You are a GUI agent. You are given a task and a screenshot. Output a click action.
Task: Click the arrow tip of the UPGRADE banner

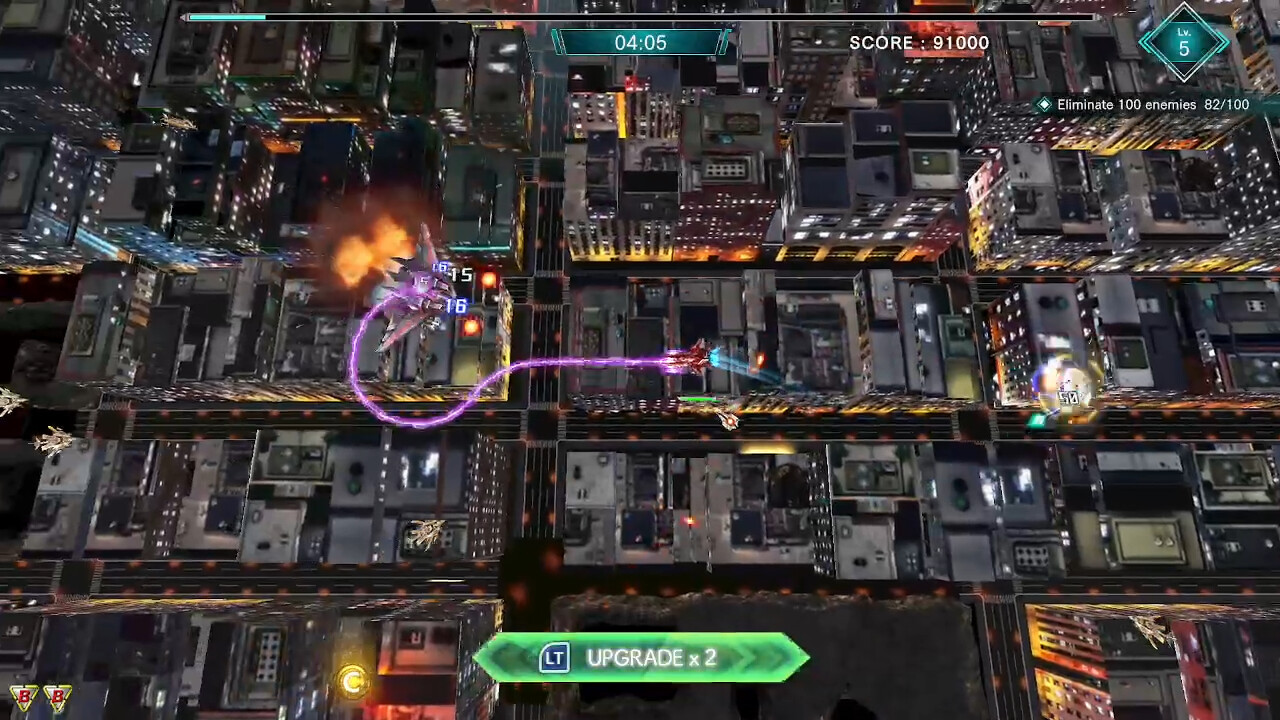pyautogui.click(x=806, y=658)
